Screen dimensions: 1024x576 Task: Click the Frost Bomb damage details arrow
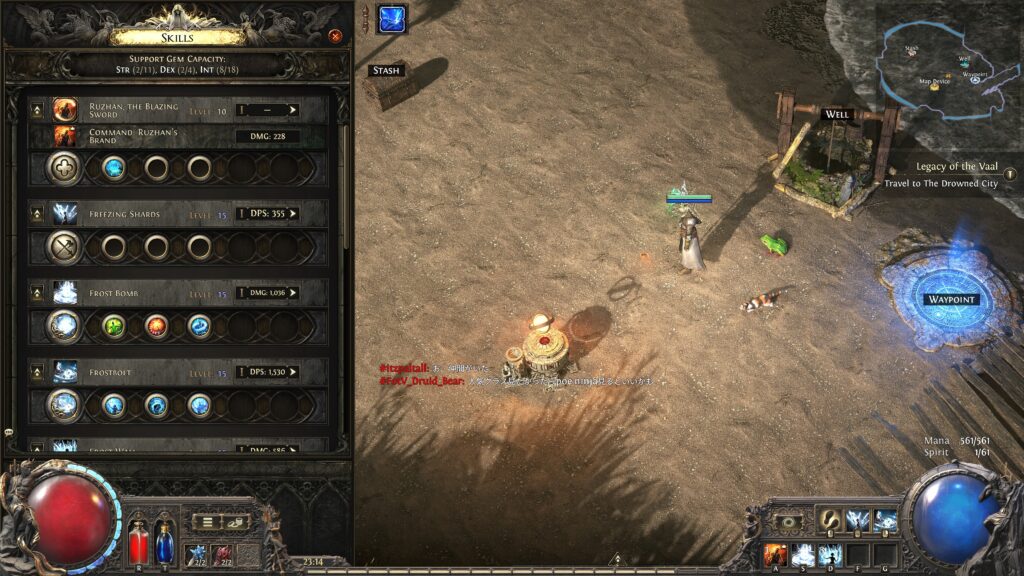click(x=292, y=293)
